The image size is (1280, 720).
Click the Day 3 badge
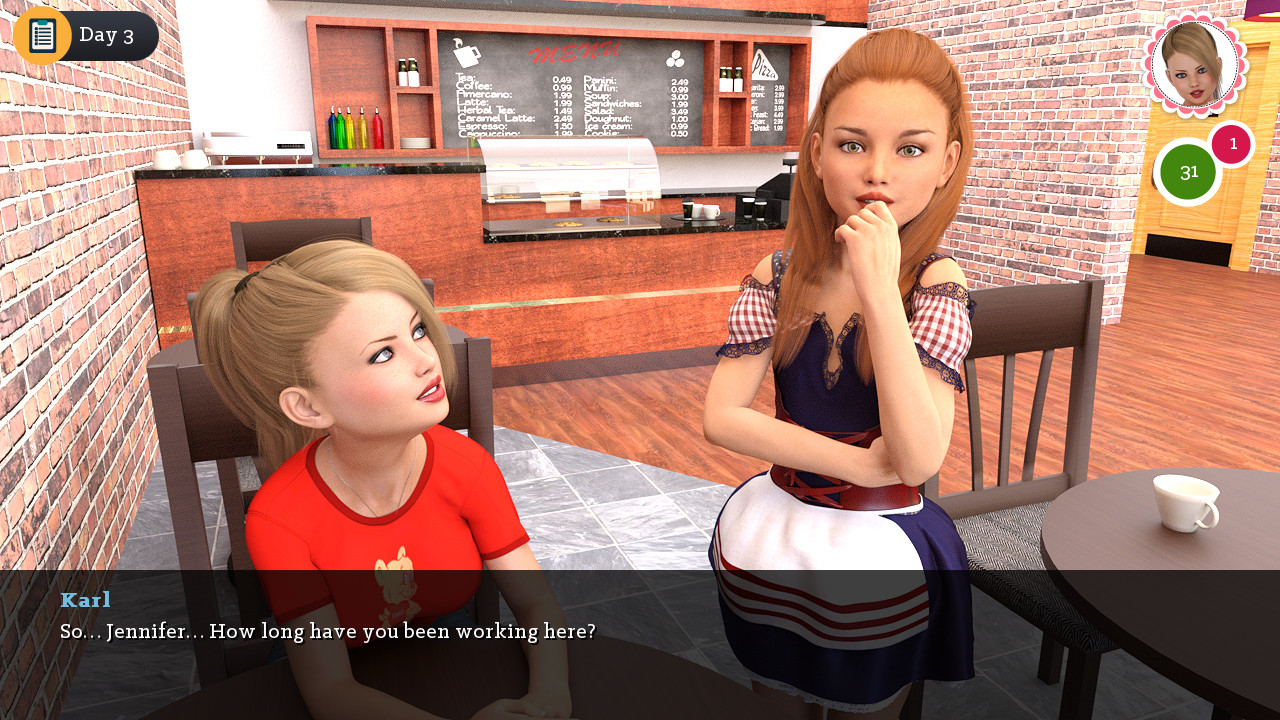tap(108, 35)
